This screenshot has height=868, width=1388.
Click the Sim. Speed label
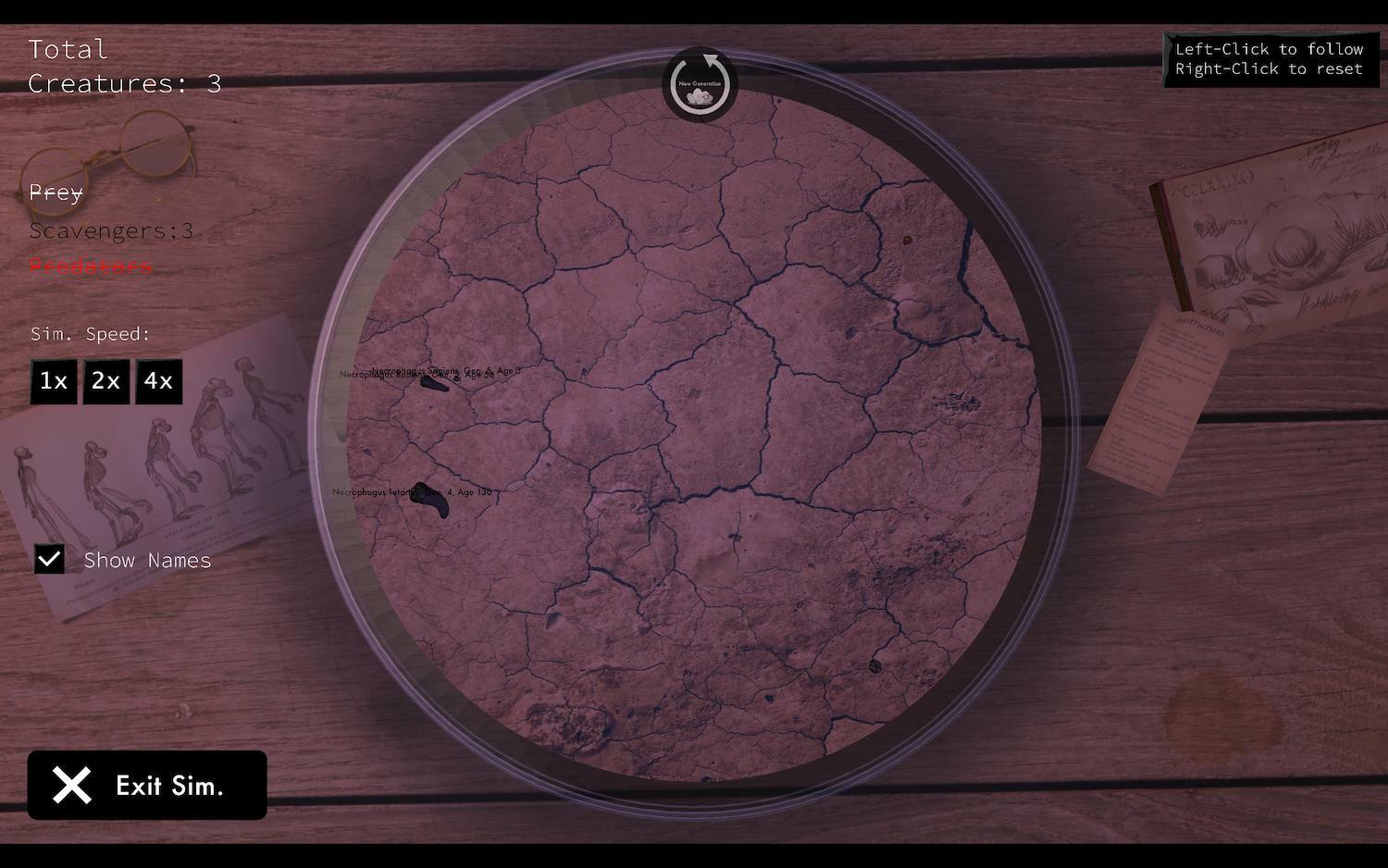pyautogui.click(x=88, y=334)
